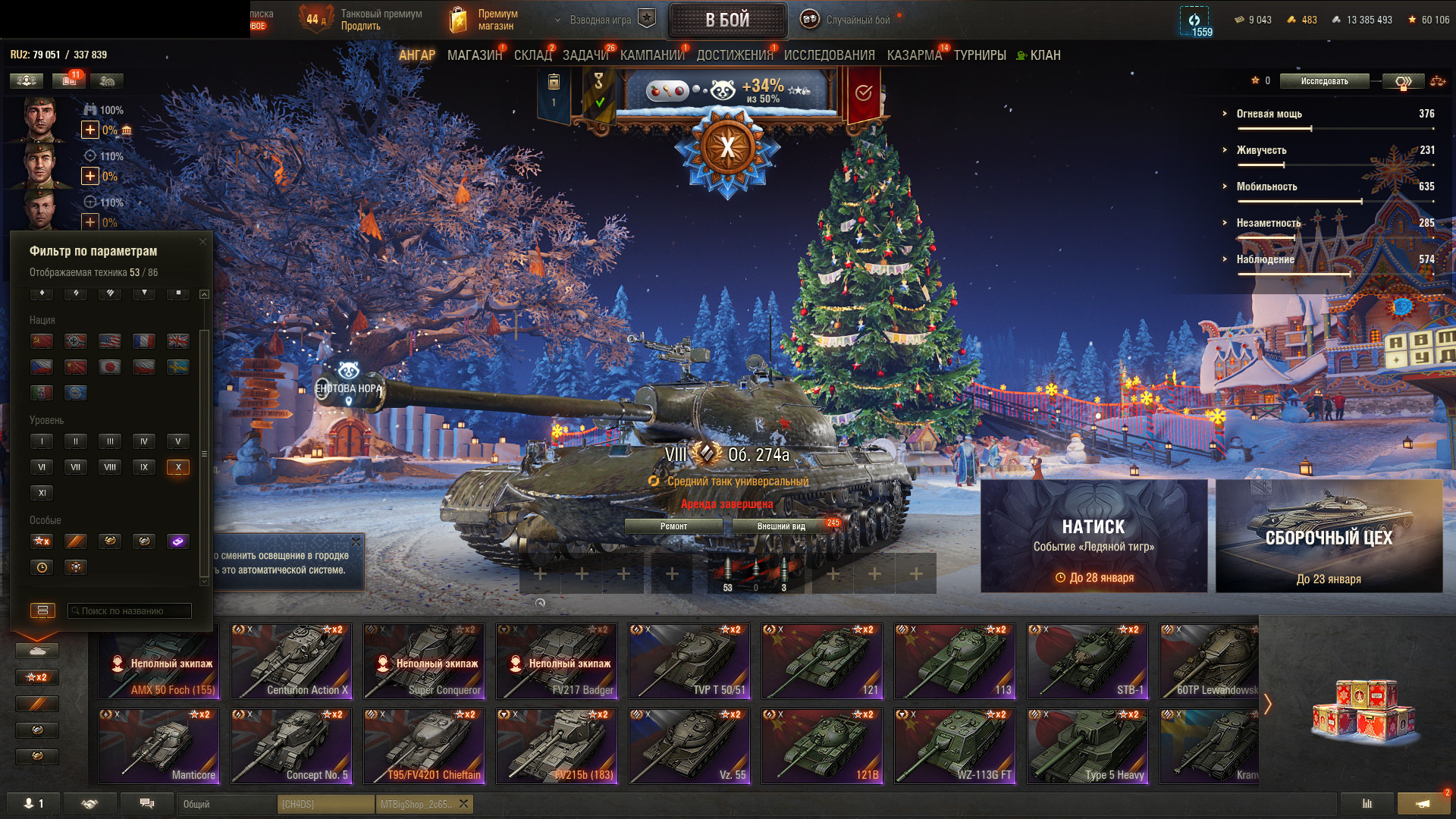
Task: Start battle with the В БОЙ button
Action: pyautogui.click(x=726, y=20)
